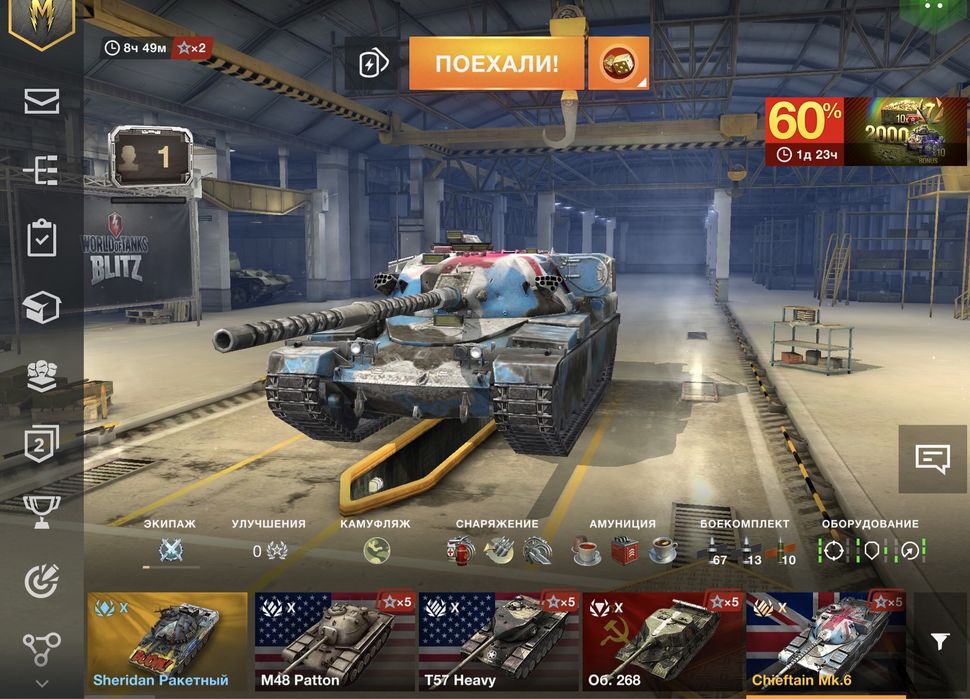Choose the T57 Heavy tank card

pyautogui.click(x=498, y=641)
